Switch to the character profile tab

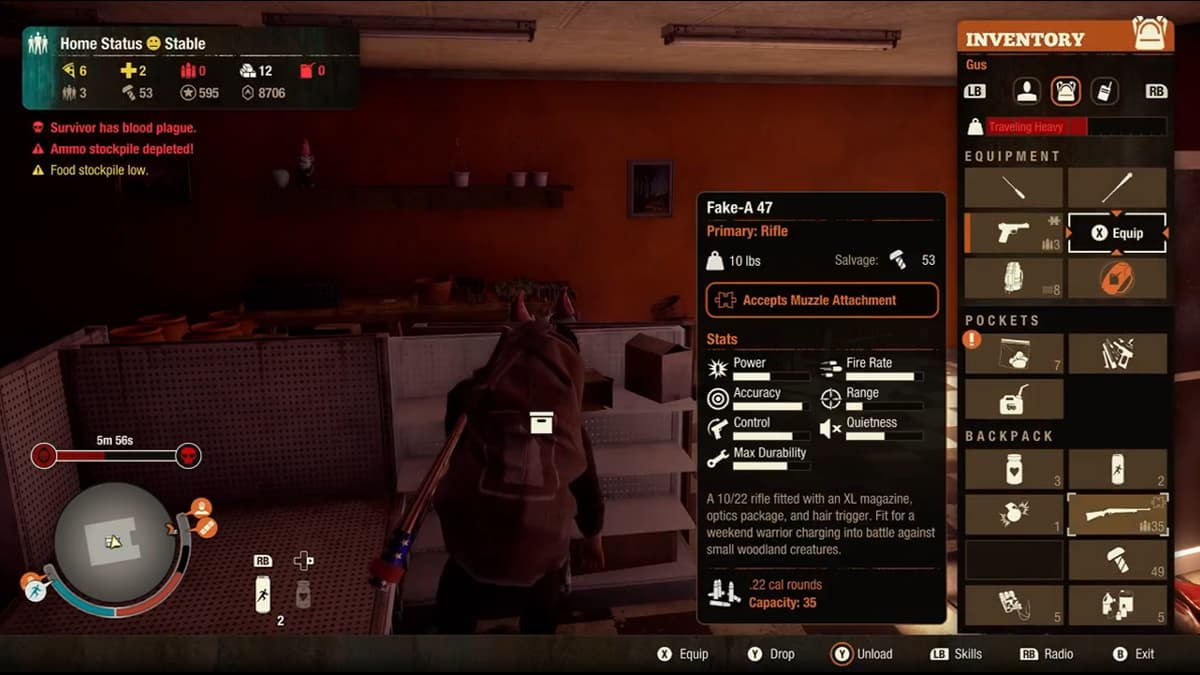(x=1027, y=91)
